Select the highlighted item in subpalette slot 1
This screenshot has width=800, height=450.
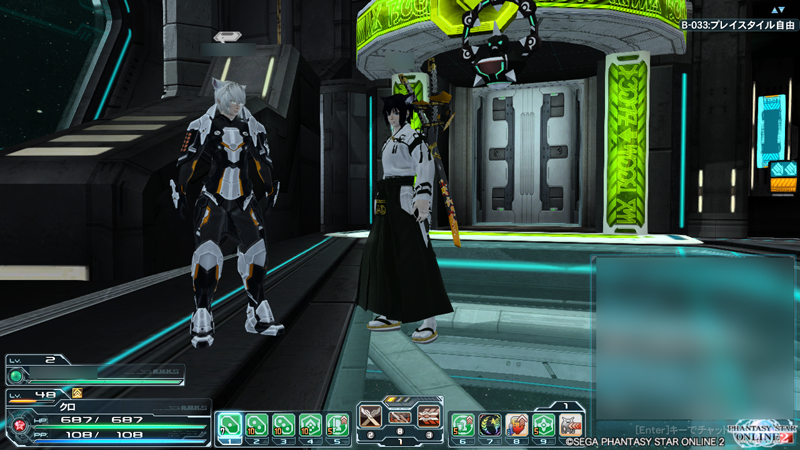tap(229, 425)
